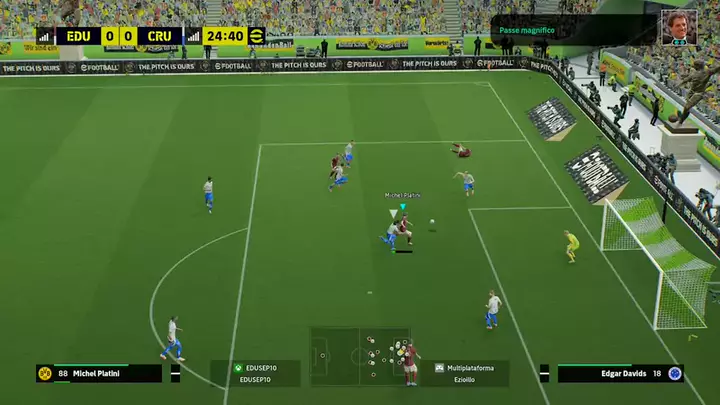
Task: Click the pitch radar minimap
Action: point(360,355)
